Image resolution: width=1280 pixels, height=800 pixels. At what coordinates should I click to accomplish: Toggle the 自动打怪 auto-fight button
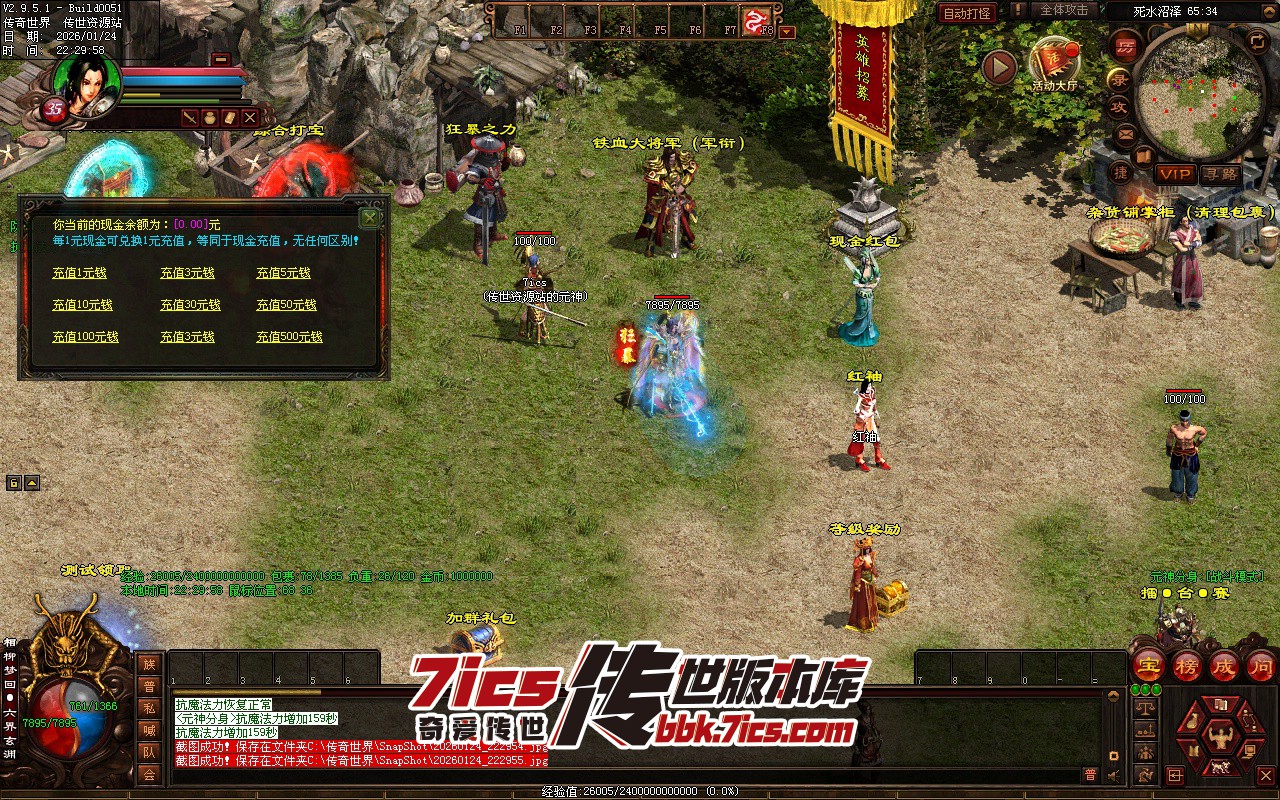click(x=967, y=13)
